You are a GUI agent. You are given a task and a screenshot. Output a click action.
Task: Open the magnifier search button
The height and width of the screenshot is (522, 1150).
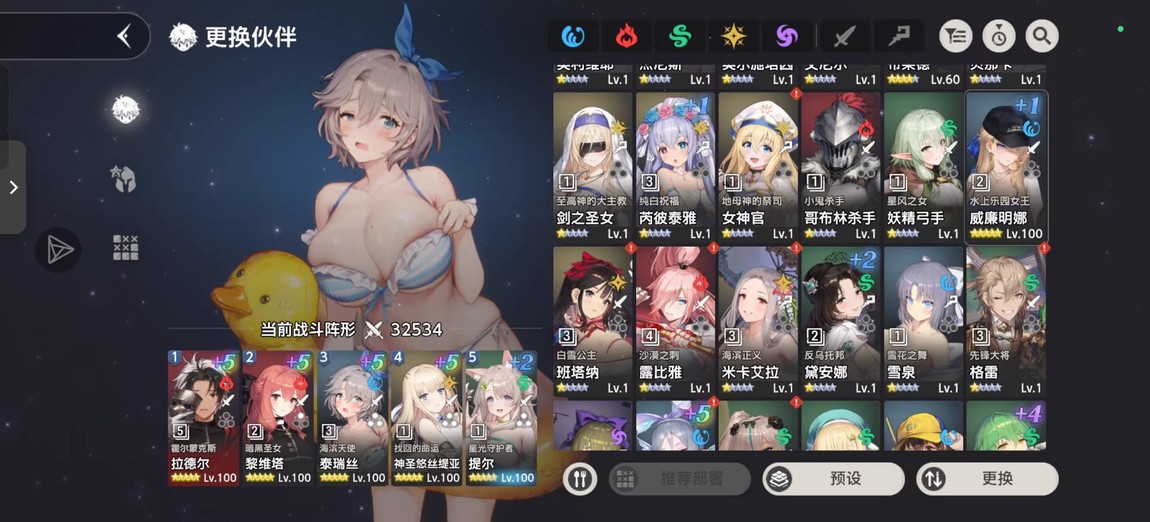click(x=1041, y=37)
